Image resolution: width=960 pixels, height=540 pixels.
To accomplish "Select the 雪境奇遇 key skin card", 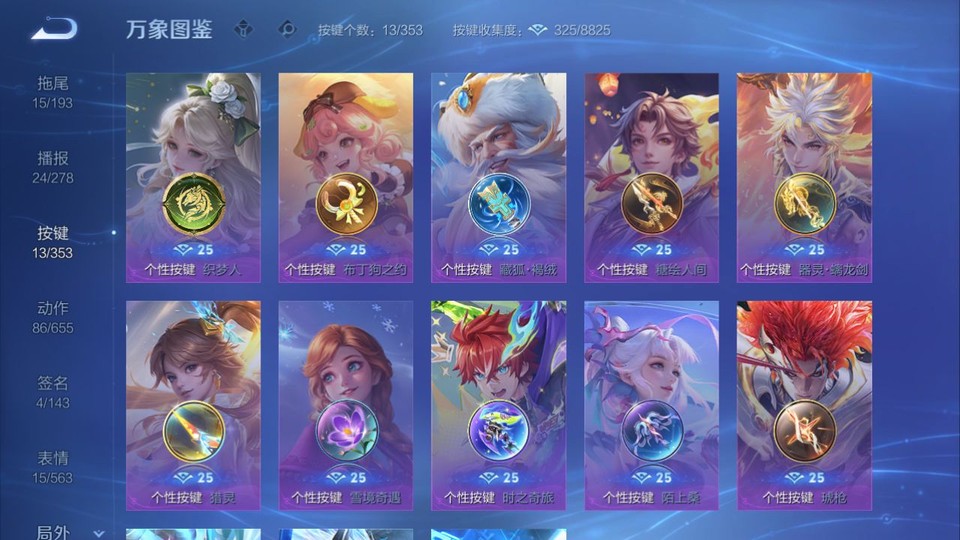I will tap(346, 405).
